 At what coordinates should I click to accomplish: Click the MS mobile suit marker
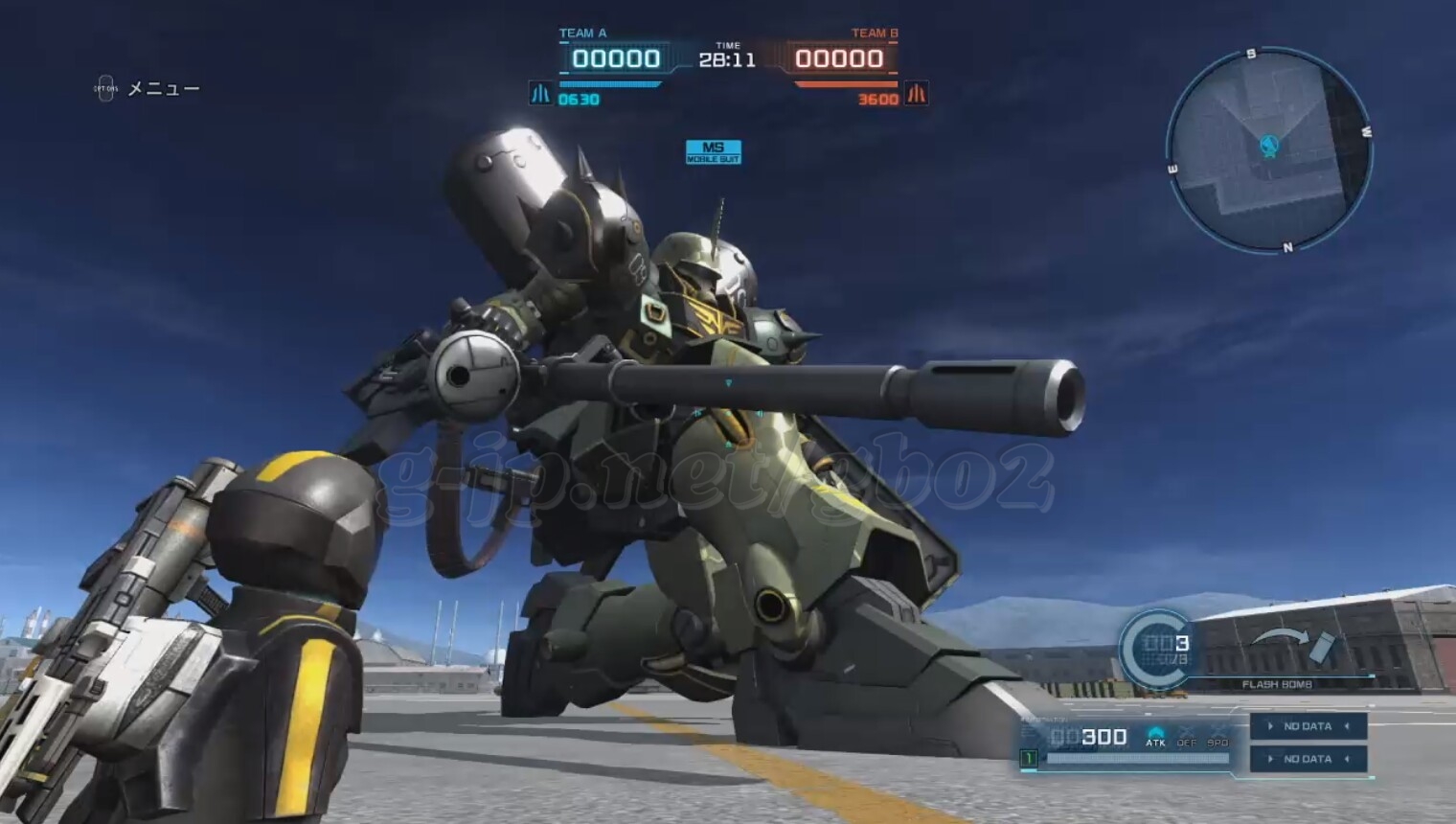coord(714,151)
